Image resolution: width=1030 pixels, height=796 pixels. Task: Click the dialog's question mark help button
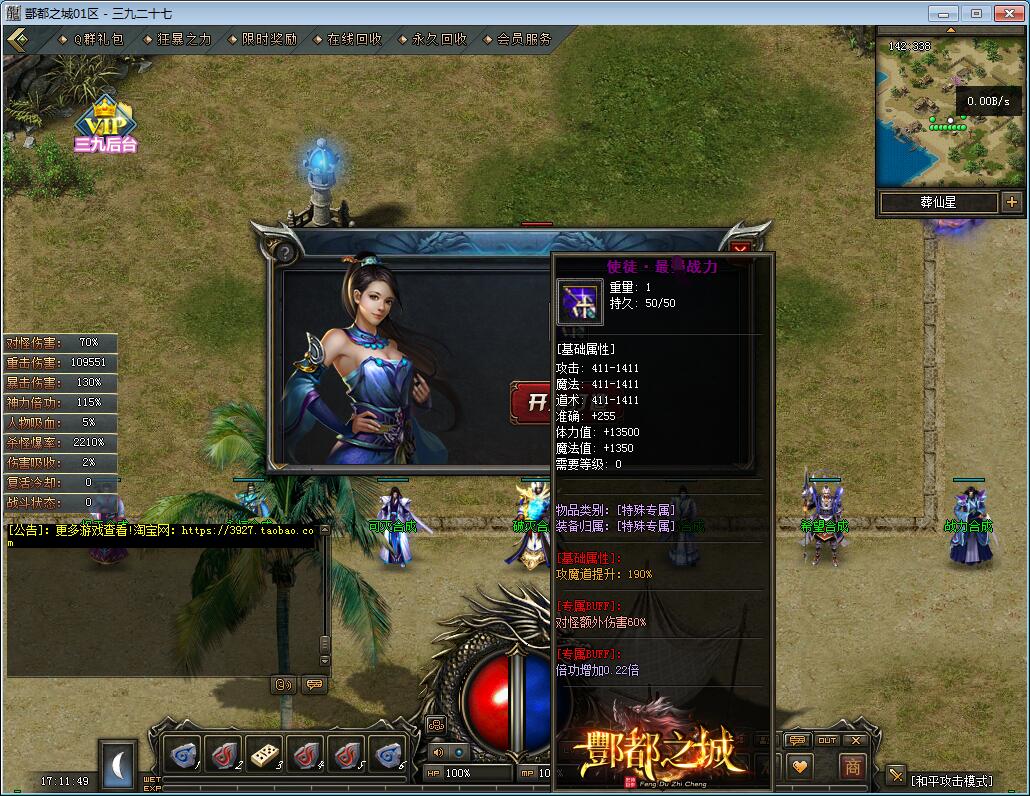[284, 252]
